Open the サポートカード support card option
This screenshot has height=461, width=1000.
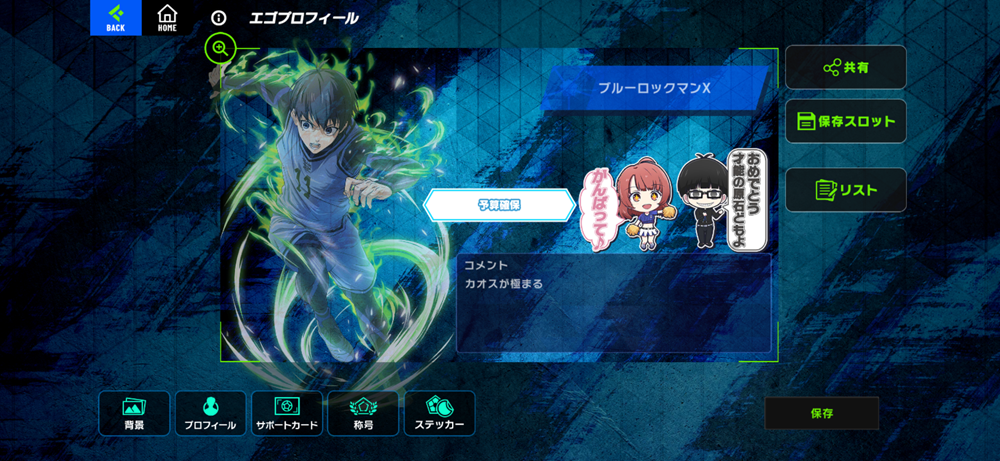click(x=287, y=413)
